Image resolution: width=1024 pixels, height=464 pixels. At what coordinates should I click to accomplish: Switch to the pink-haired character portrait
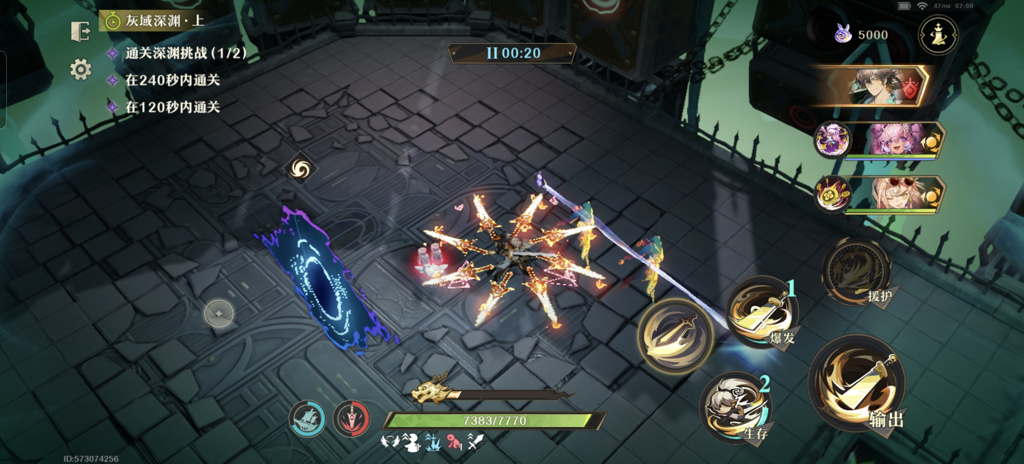tap(890, 139)
